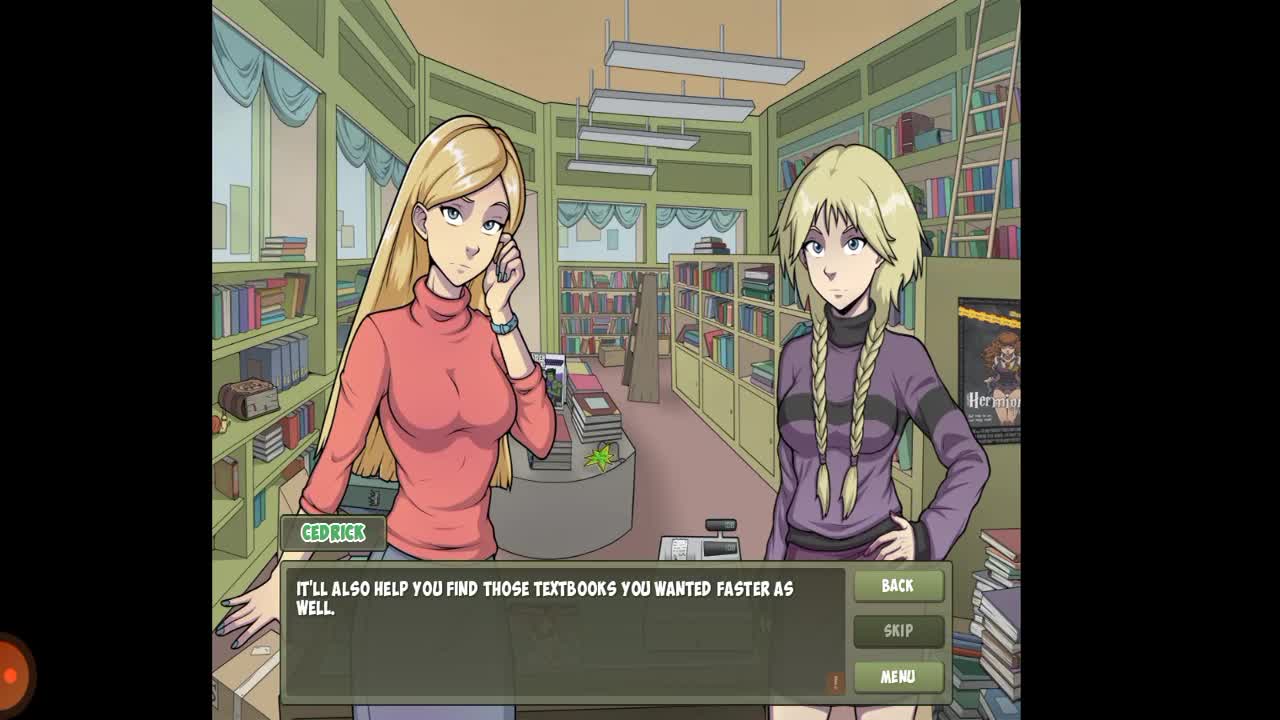Open the game Menu

click(898, 677)
